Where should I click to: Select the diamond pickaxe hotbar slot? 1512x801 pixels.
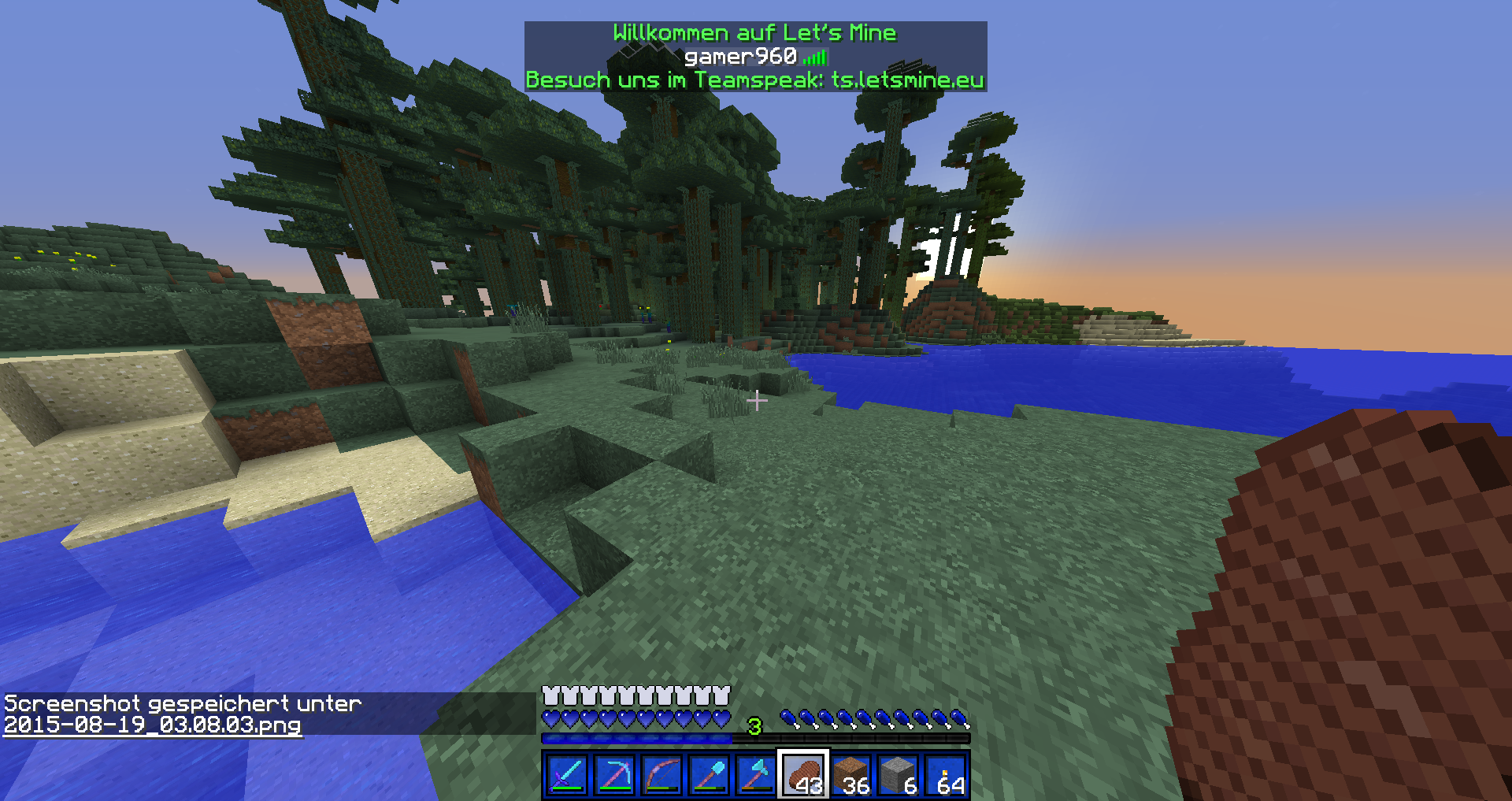614,775
